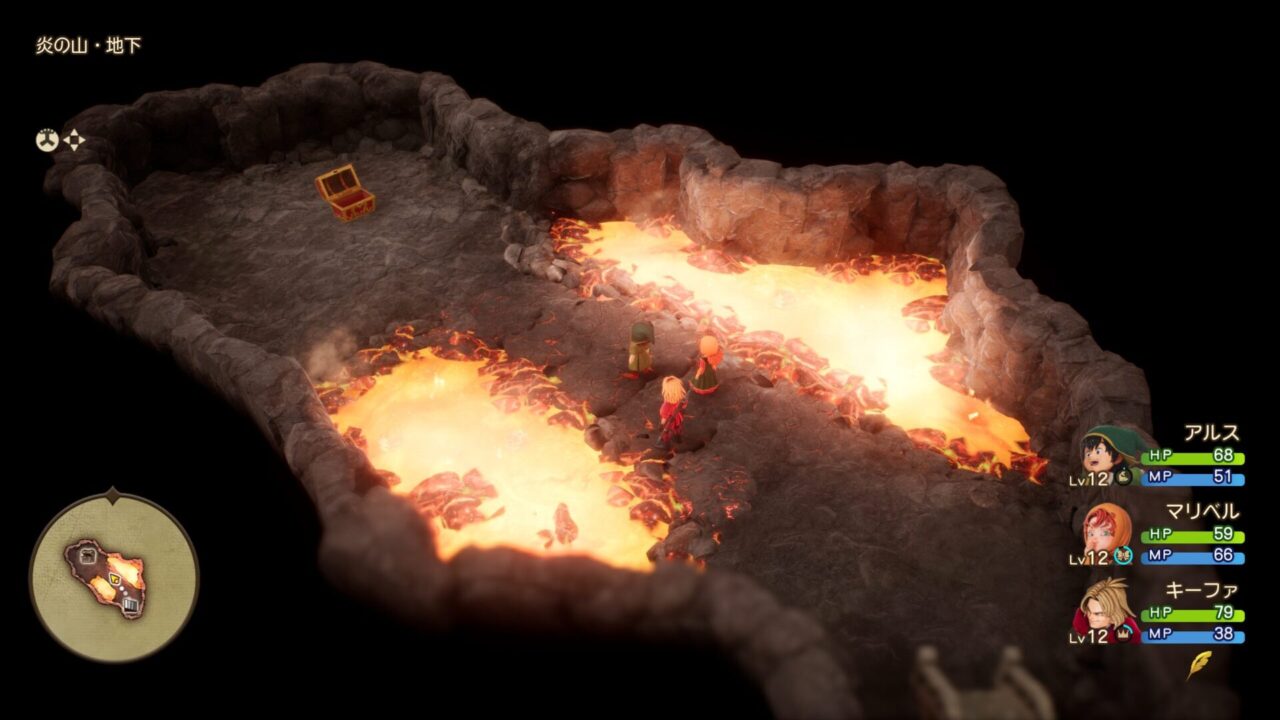1280x720 pixels.
Task: Click the crown vocation badge beside キーファ
Action: point(1128,631)
